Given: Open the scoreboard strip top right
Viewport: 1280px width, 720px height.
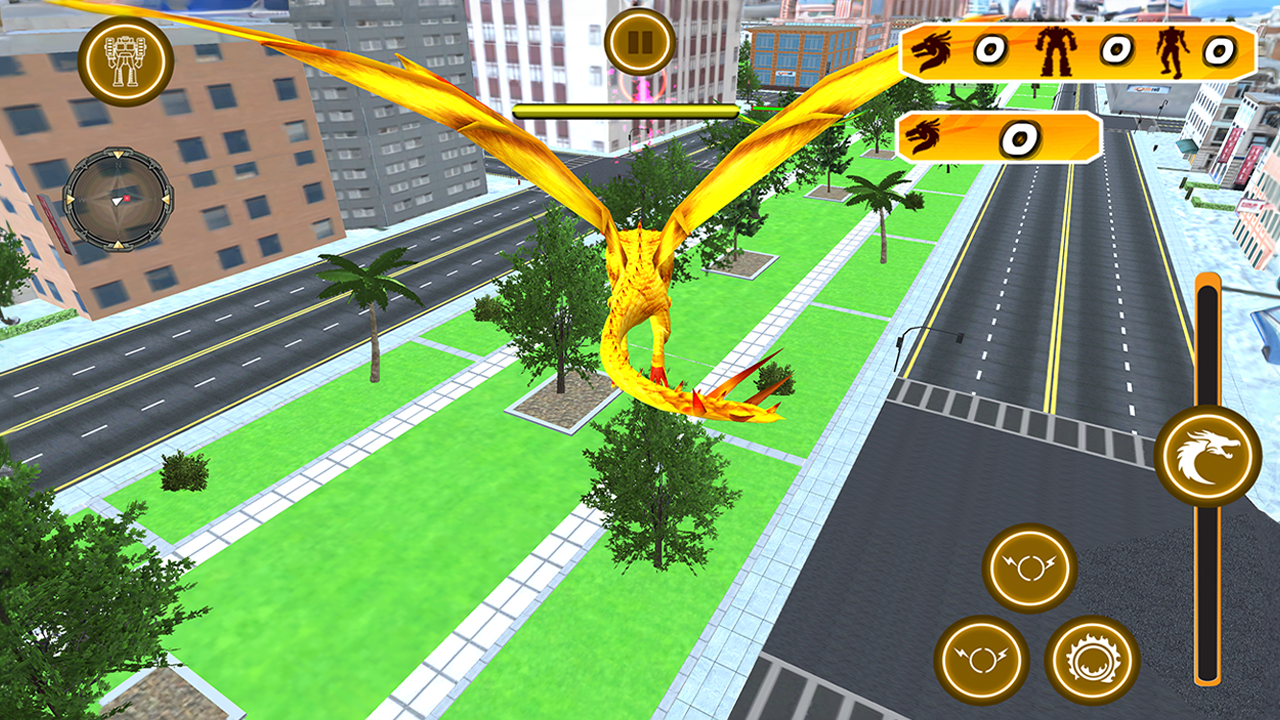Looking at the screenshot, I should click(1080, 48).
